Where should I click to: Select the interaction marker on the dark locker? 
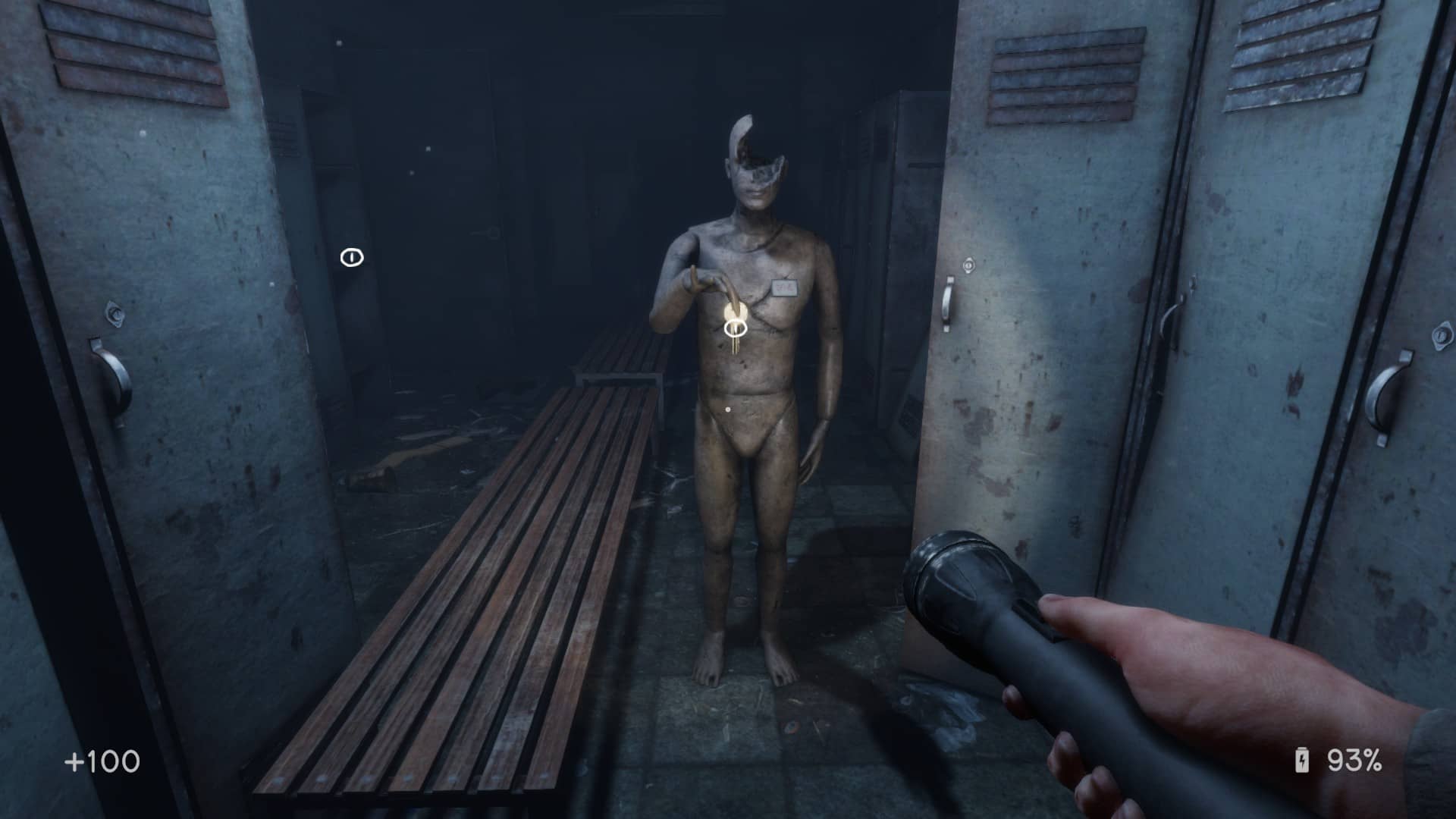pyautogui.click(x=352, y=258)
